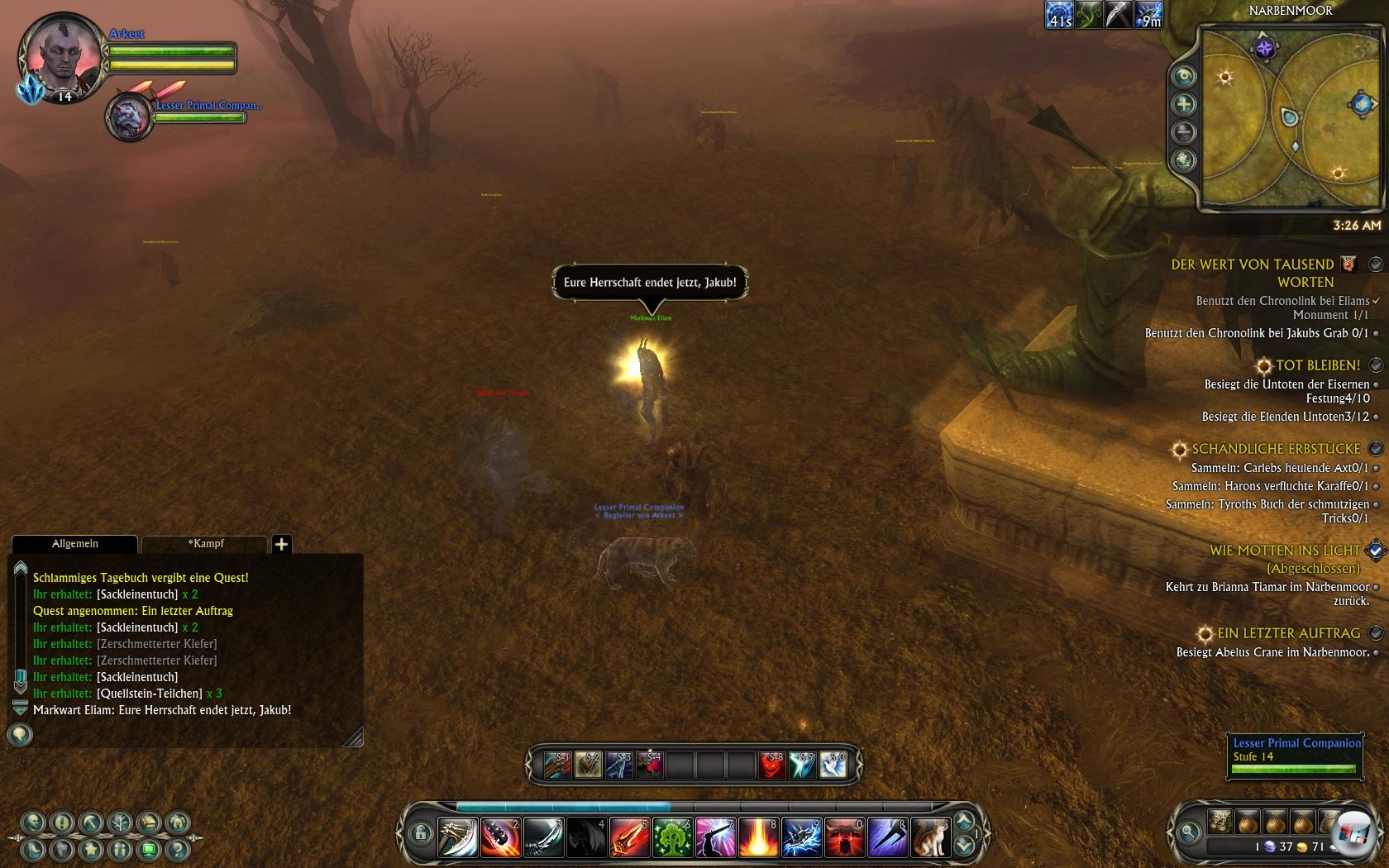
Task: Click the Arkeet player portrait
Action: (60, 55)
